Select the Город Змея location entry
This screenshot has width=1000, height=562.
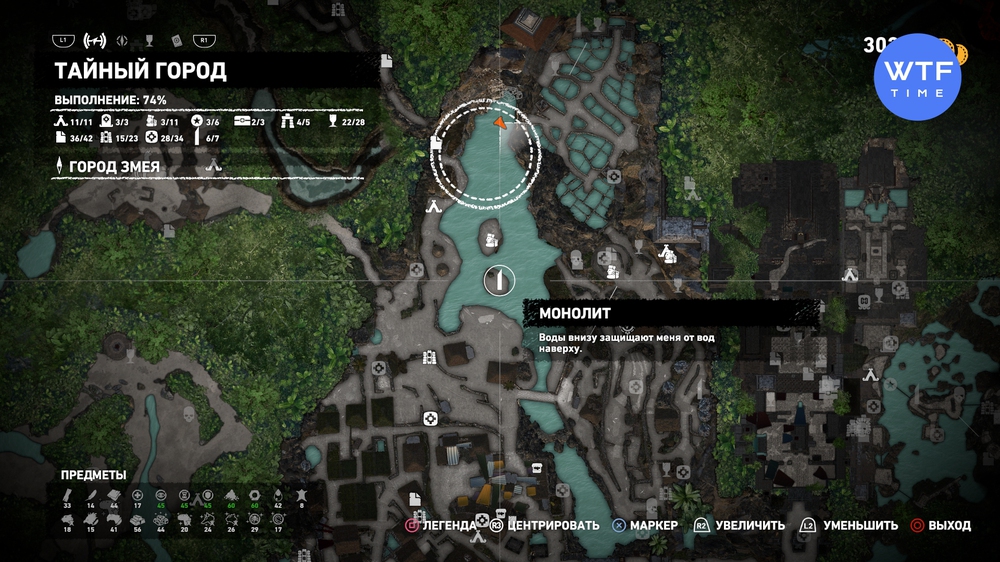coord(113,166)
